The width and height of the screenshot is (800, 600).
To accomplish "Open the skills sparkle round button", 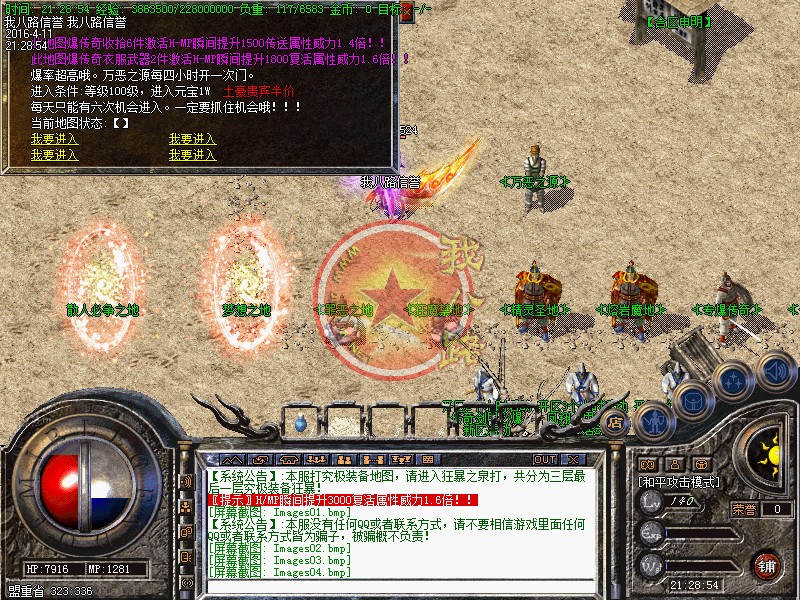I will [733, 380].
